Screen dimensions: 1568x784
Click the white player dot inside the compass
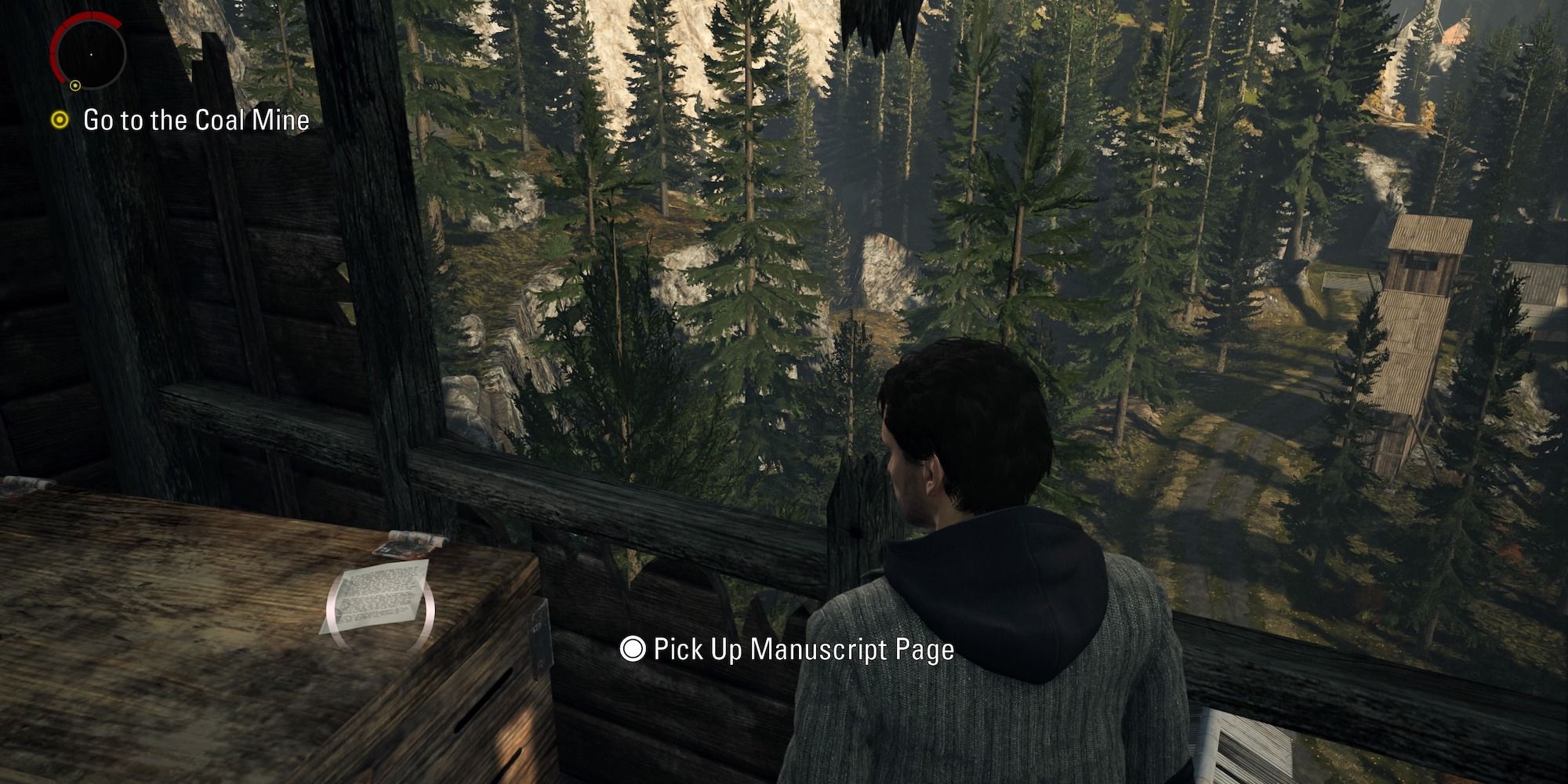click(x=91, y=54)
